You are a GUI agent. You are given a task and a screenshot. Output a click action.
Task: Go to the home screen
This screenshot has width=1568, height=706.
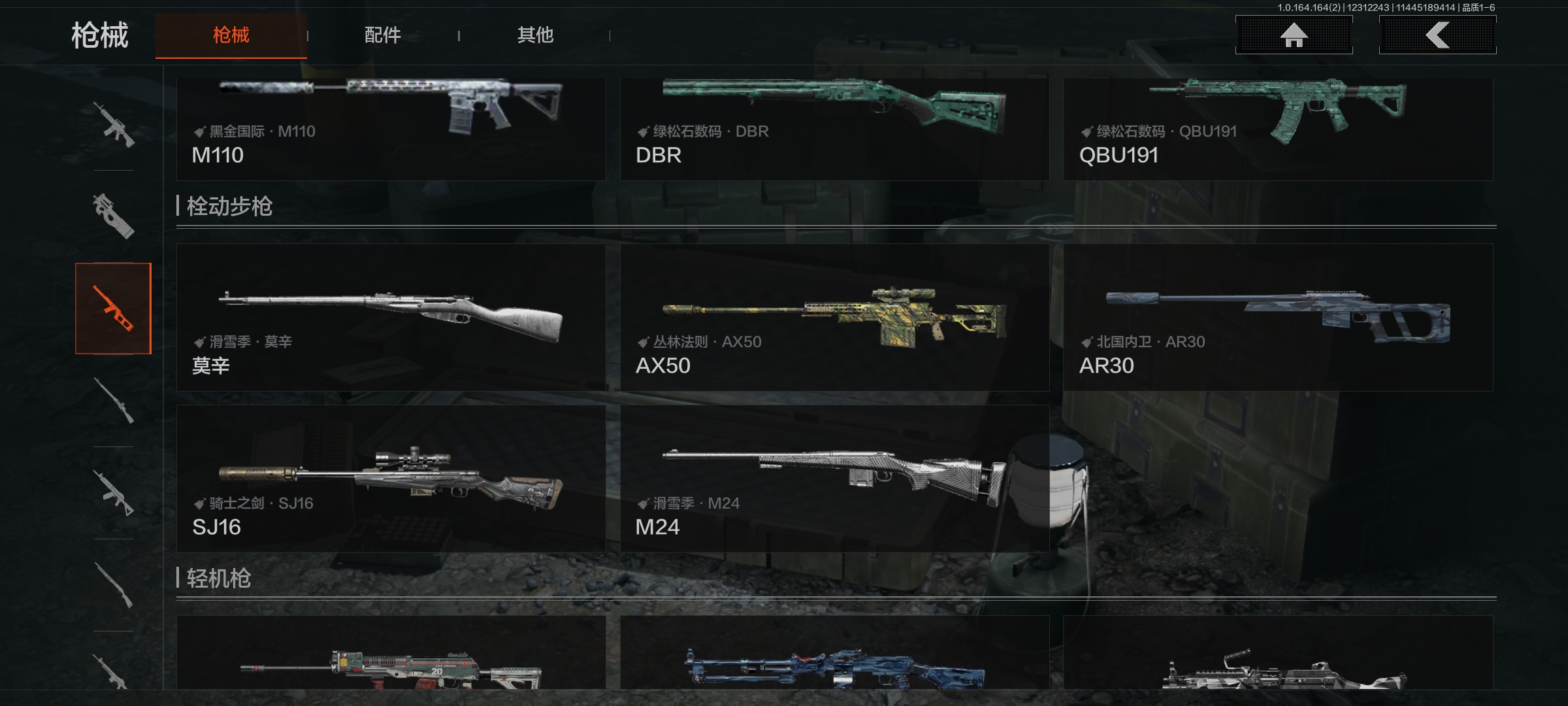(1294, 35)
